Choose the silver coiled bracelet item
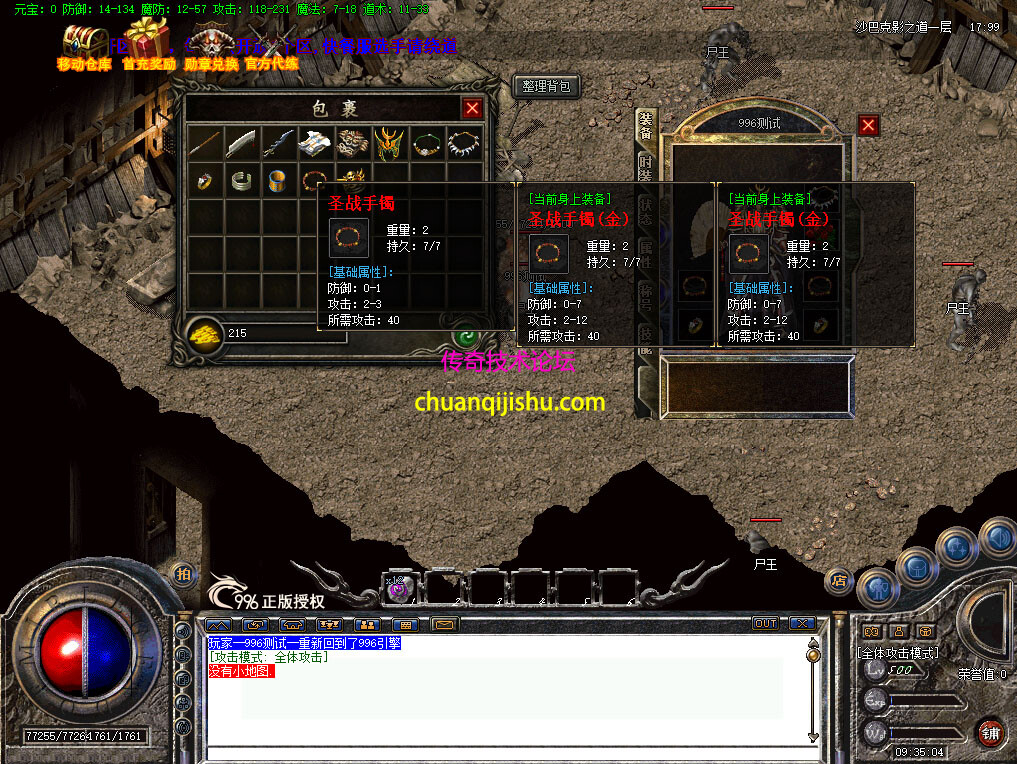Image resolution: width=1017 pixels, height=764 pixels. tap(241, 181)
